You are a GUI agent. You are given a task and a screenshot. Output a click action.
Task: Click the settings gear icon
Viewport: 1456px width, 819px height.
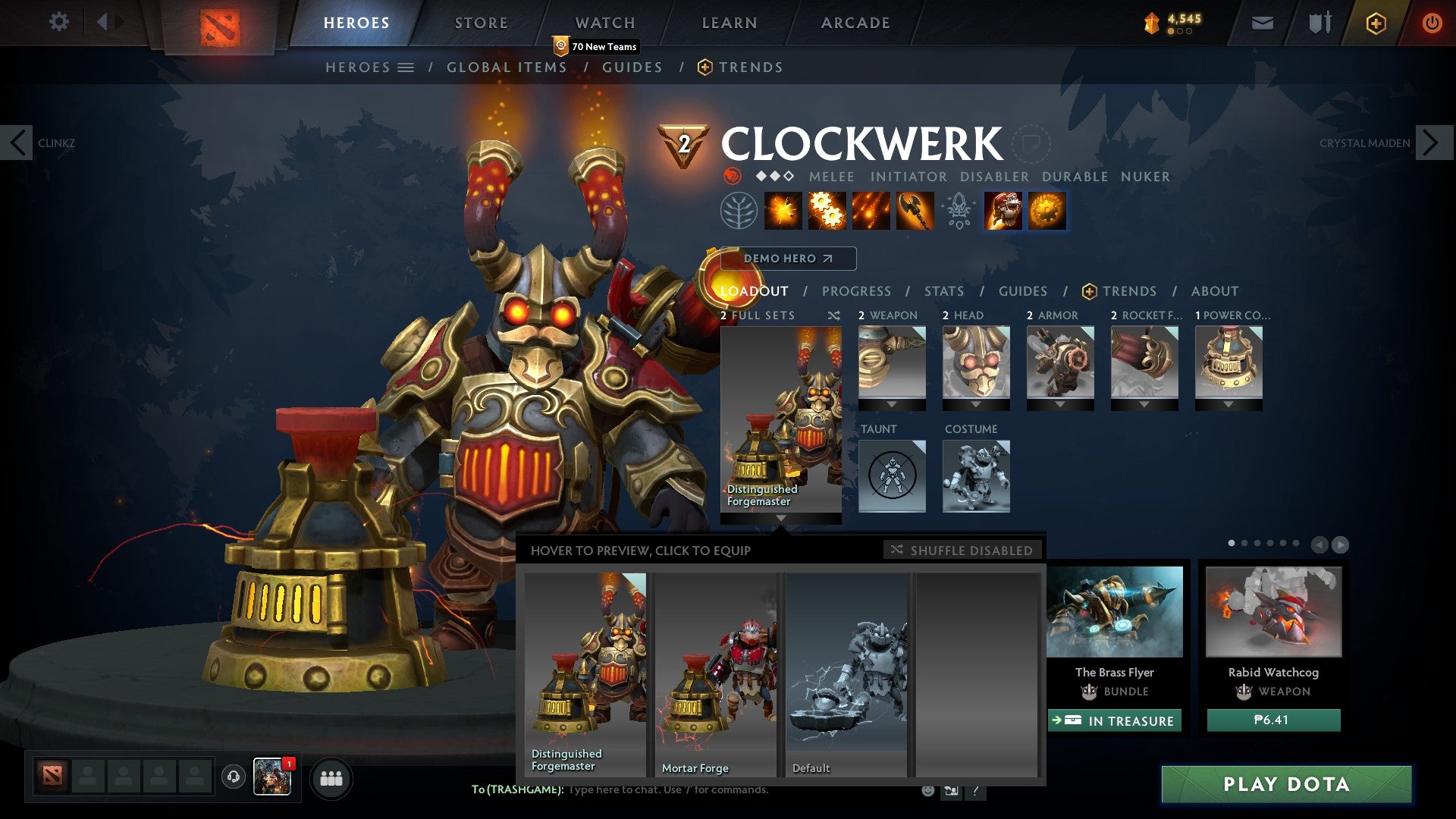[x=59, y=22]
